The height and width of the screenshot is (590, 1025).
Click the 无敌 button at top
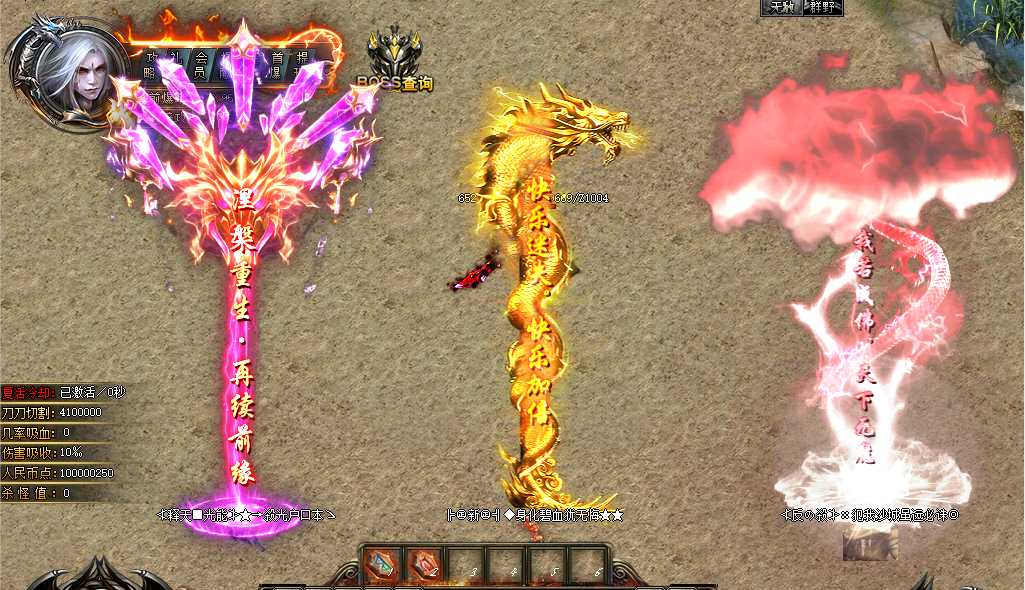coord(780,7)
